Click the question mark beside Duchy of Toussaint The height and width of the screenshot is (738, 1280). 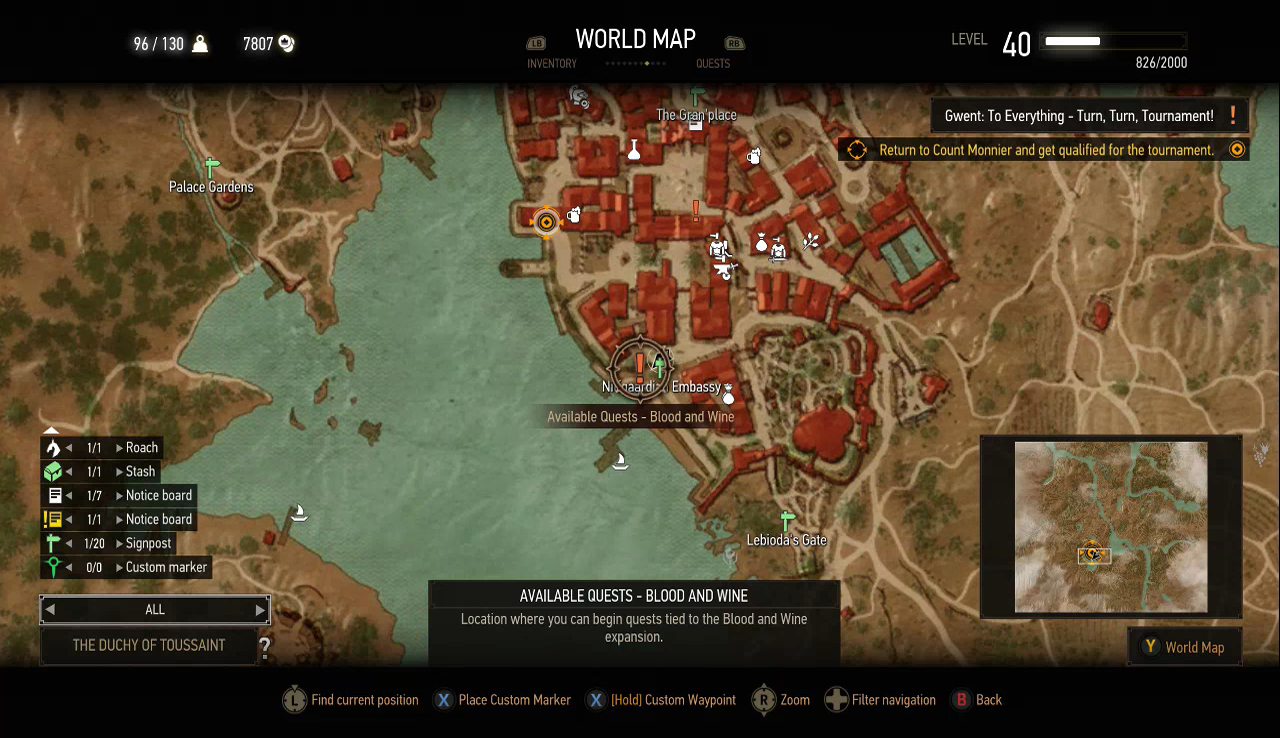coord(265,648)
